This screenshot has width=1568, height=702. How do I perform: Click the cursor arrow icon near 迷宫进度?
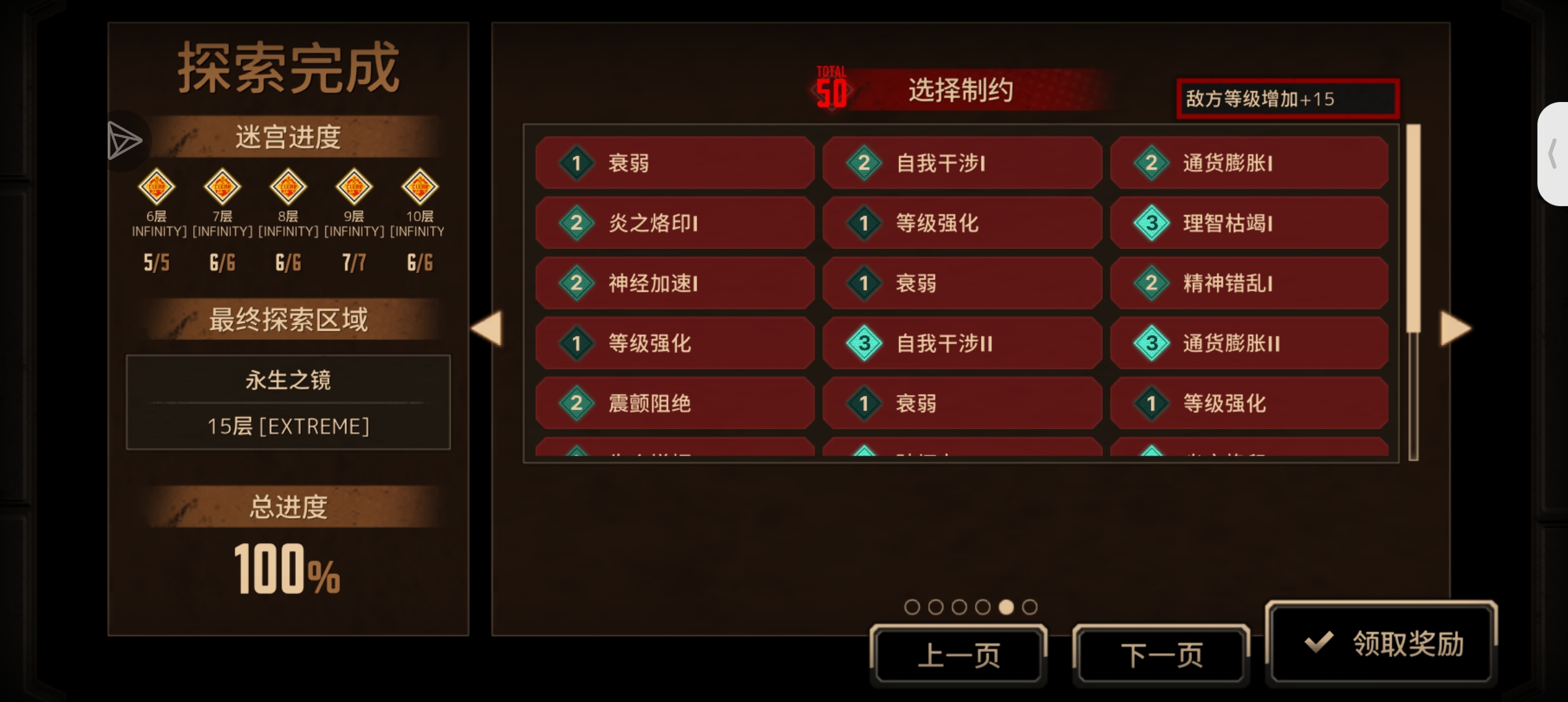(125, 140)
